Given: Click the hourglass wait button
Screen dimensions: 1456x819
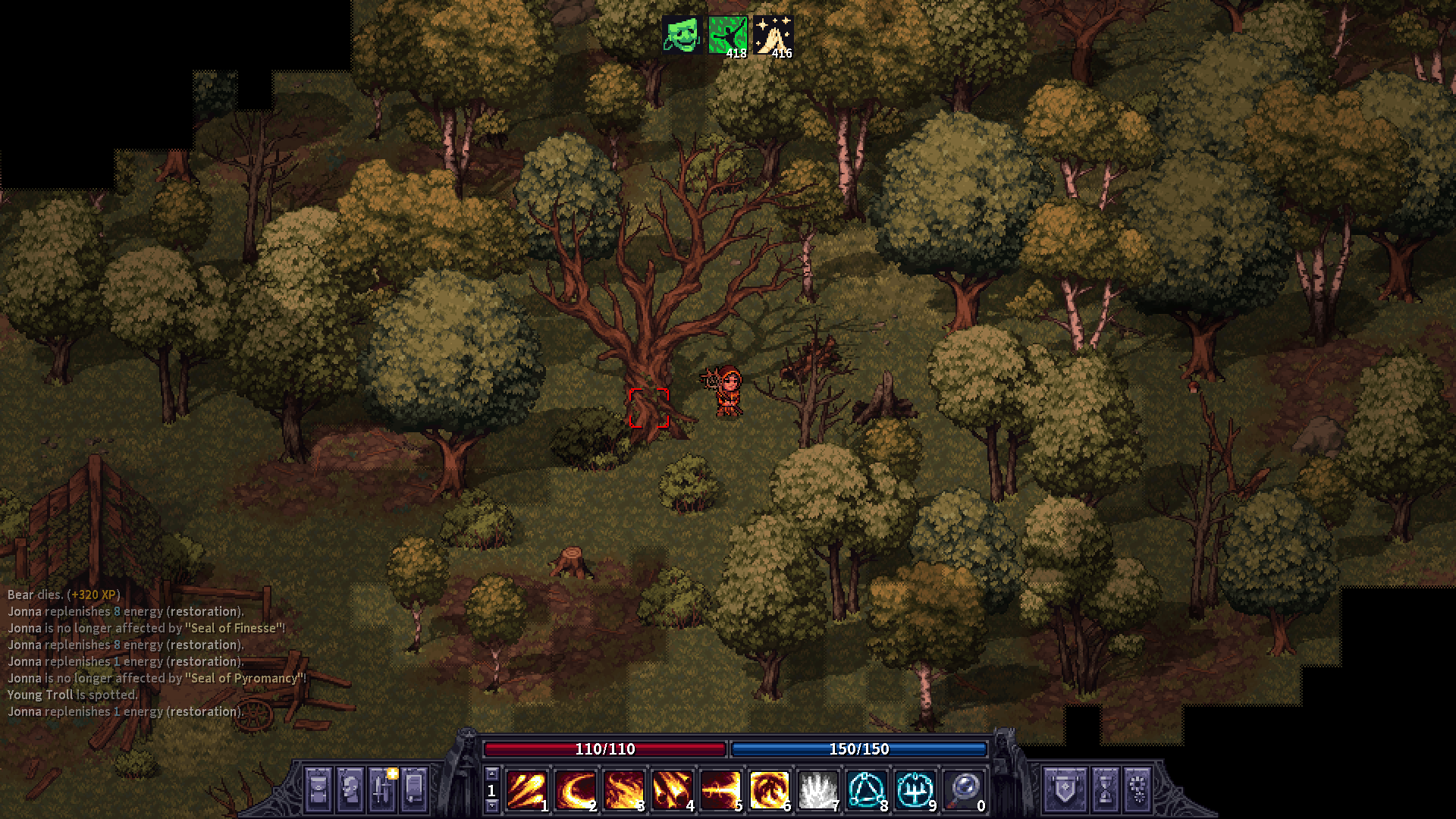Looking at the screenshot, I should [1105, 789].
